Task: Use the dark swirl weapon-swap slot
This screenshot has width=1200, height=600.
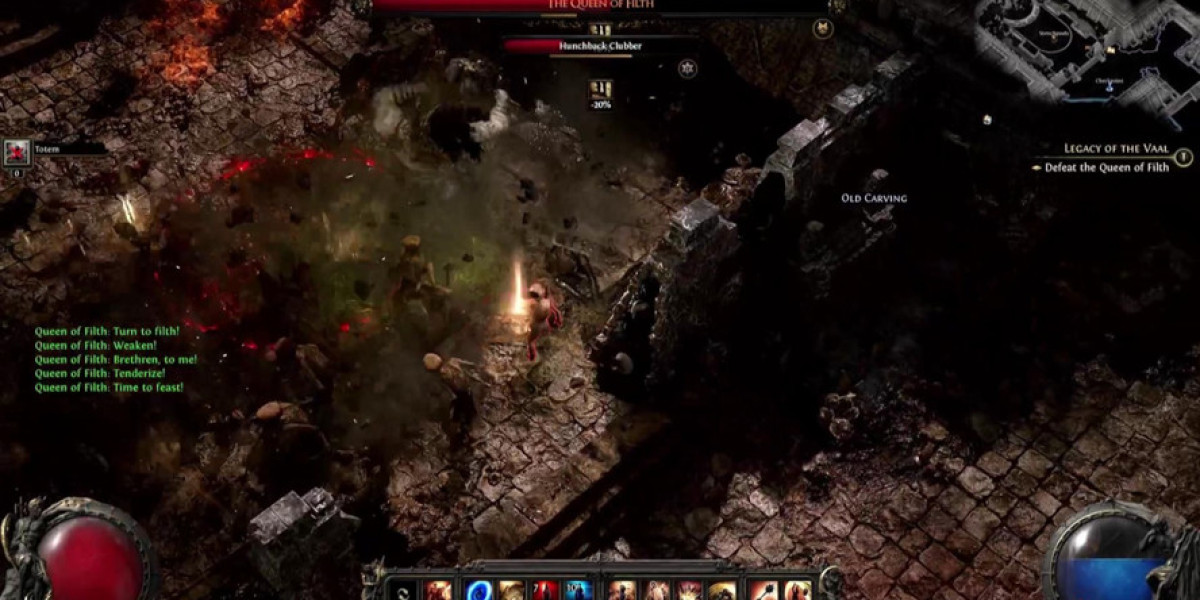Action: (400, 590)
